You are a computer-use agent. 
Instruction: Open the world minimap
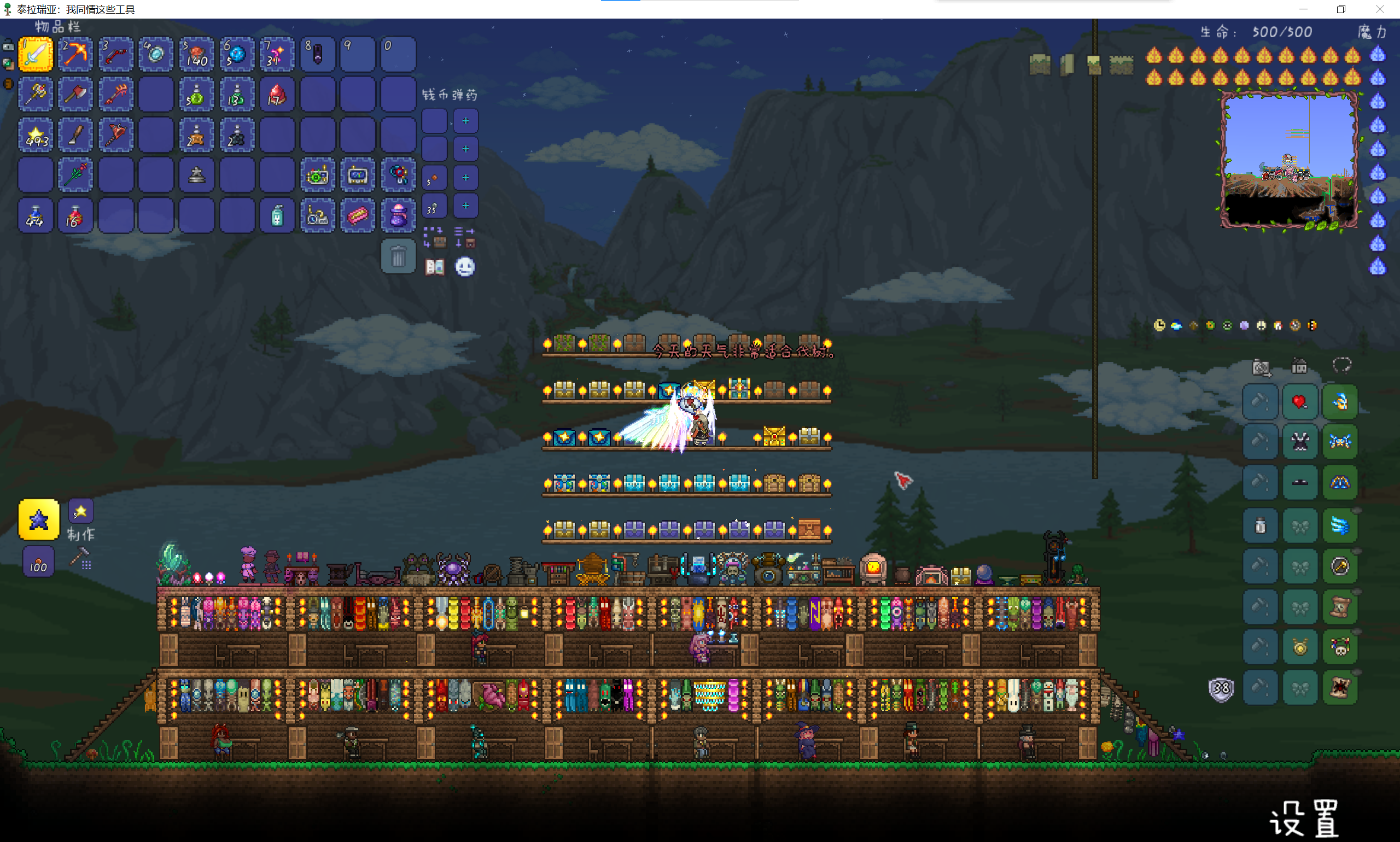(1289, 161)
